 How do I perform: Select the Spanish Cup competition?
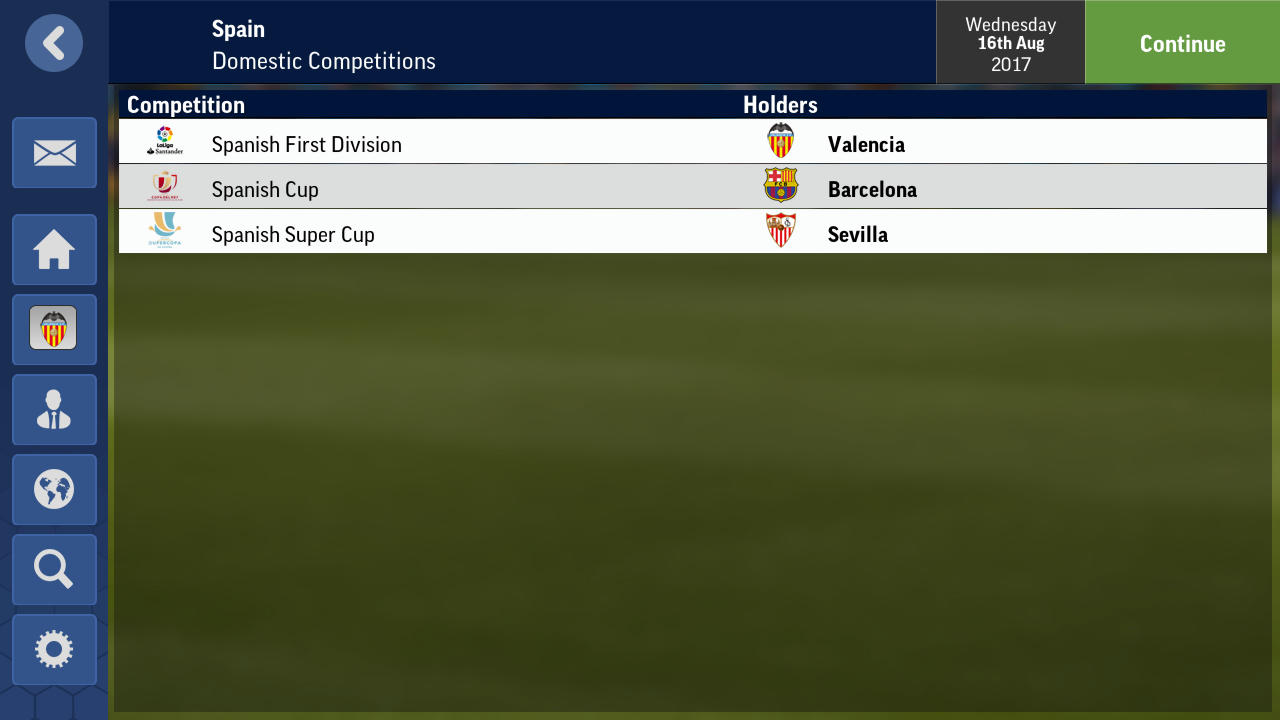[x=265, y=190]
